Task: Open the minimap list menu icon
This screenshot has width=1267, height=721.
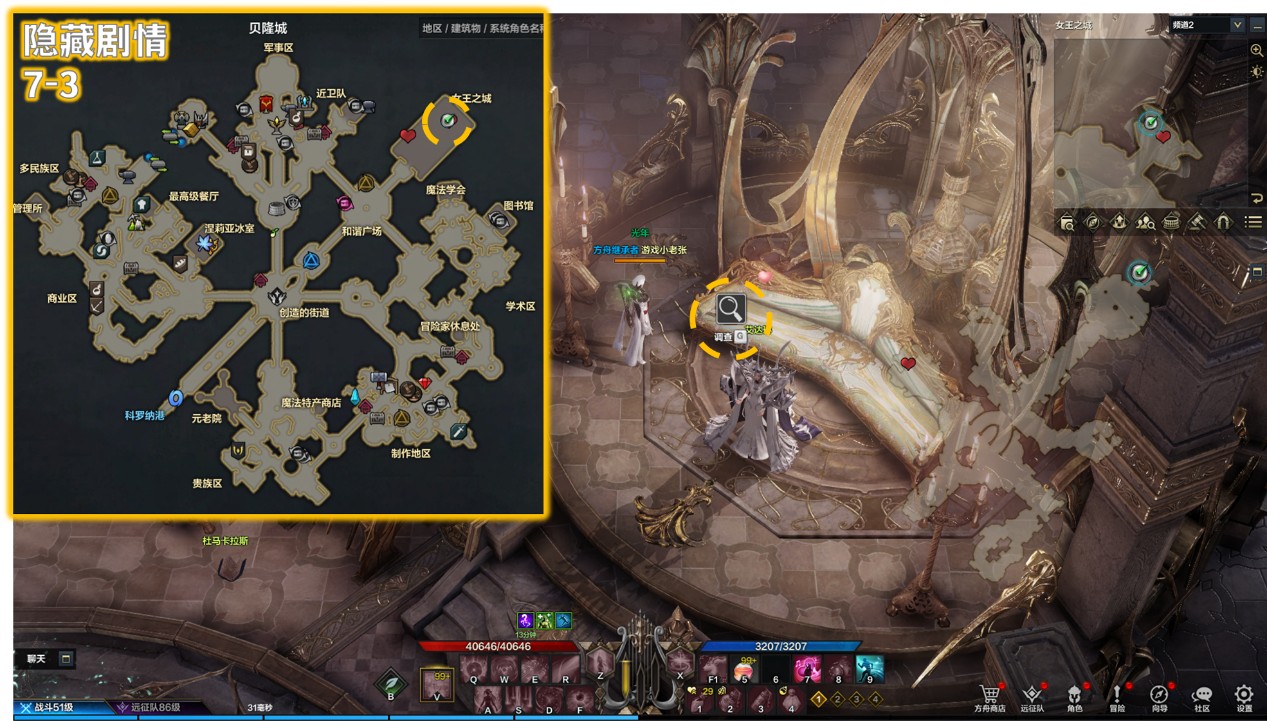Action: [x=1253, y=222]
